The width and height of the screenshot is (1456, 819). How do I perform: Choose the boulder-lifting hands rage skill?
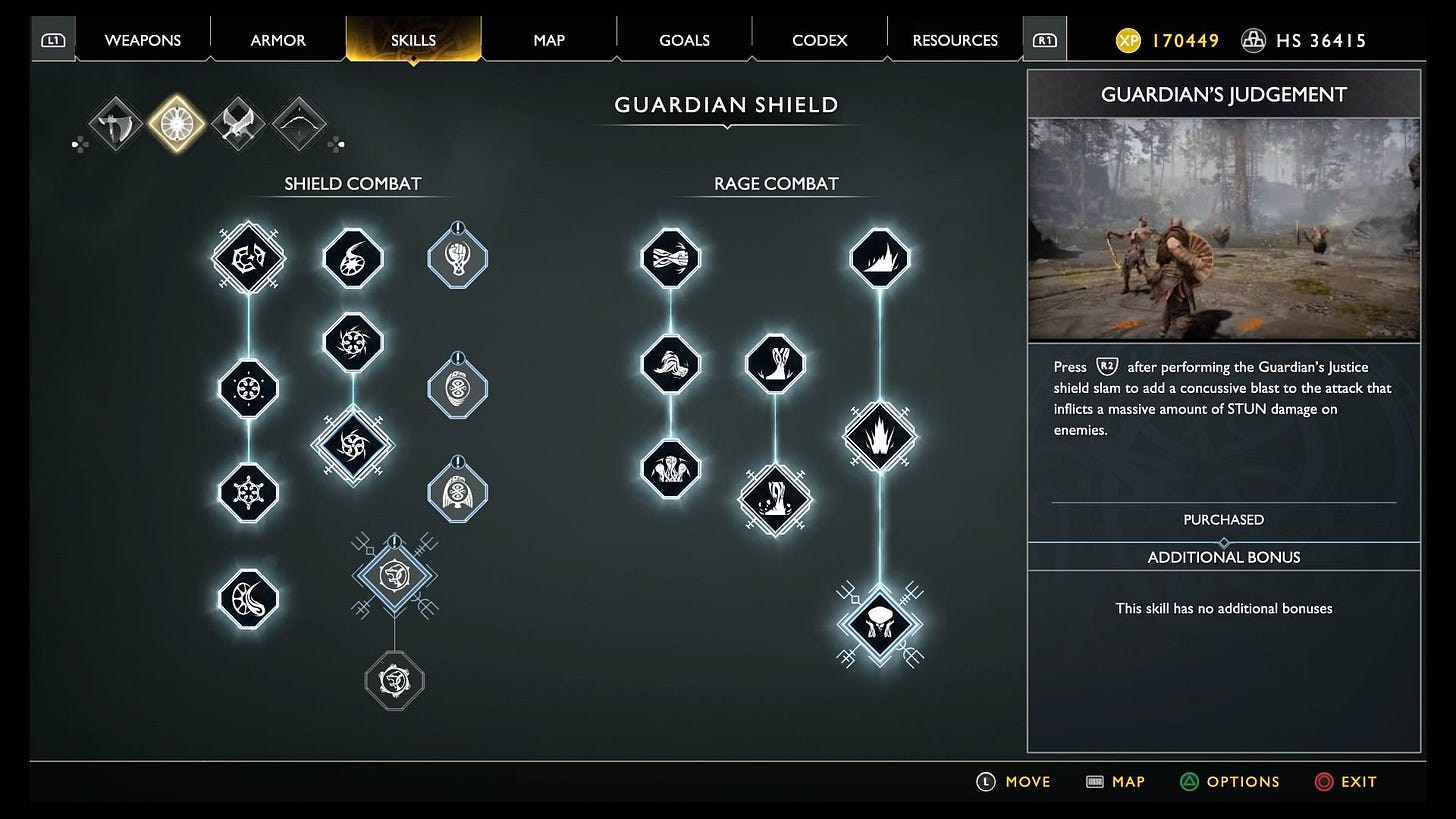tap(880, 624)
